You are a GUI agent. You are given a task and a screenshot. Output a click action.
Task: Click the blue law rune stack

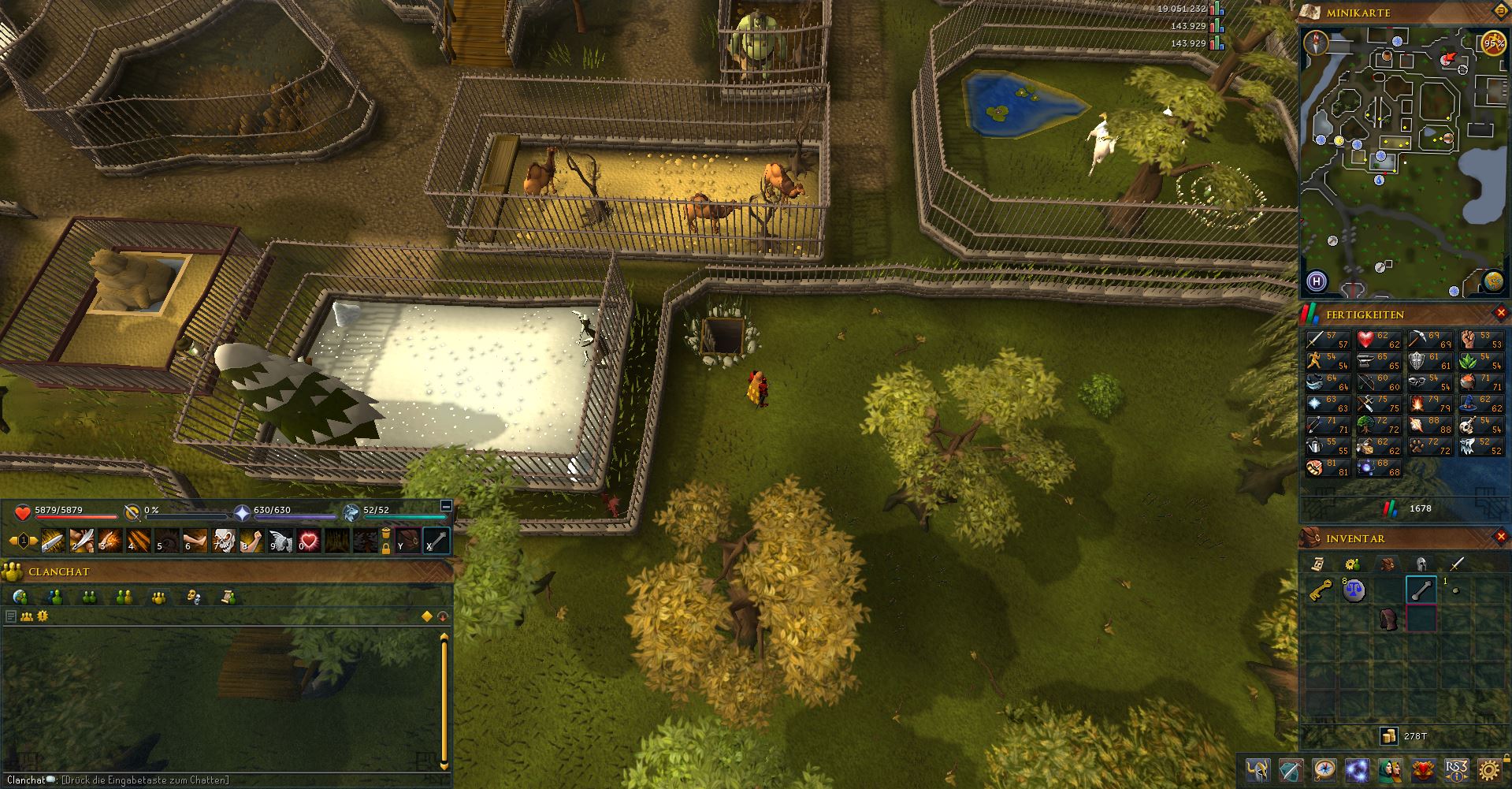click(x=1354, y=590)
